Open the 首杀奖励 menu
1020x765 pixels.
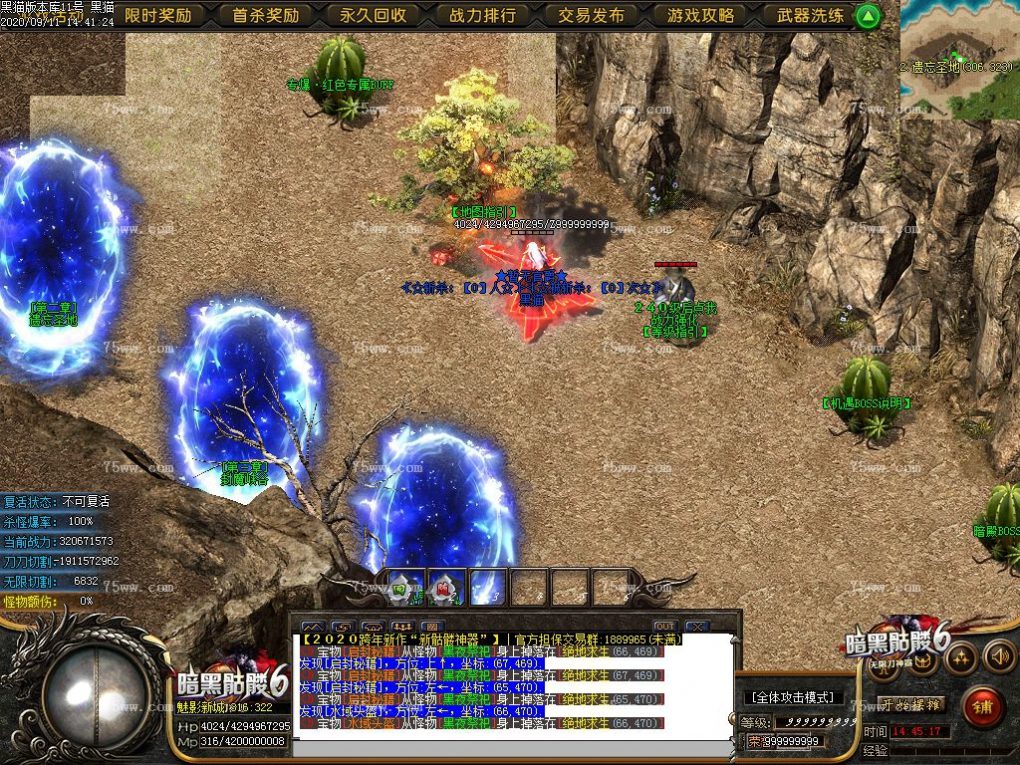click(x=266, y=15)
